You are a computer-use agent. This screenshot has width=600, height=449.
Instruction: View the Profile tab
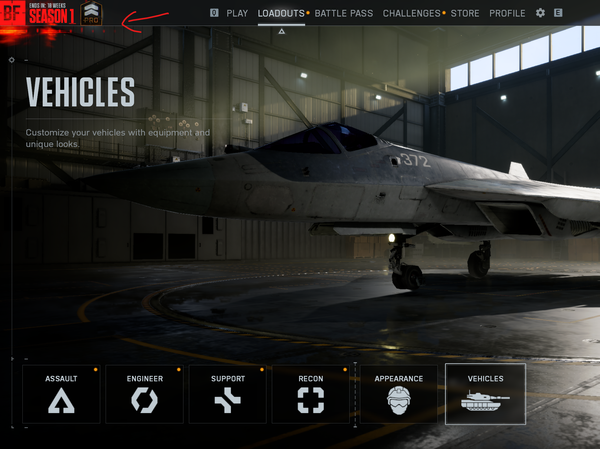point(507,13)
